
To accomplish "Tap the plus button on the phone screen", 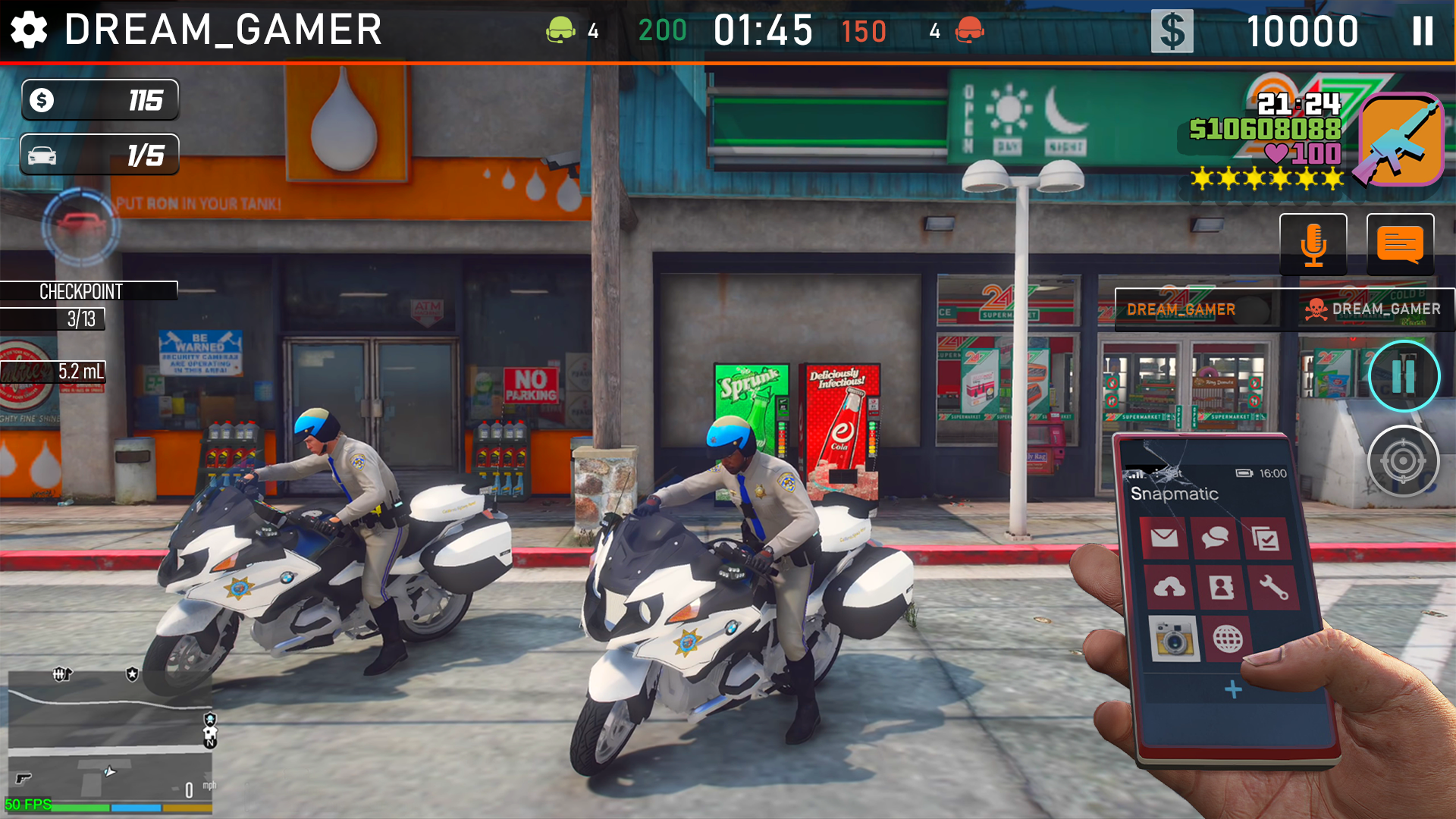I will (x=1233, y=687).
